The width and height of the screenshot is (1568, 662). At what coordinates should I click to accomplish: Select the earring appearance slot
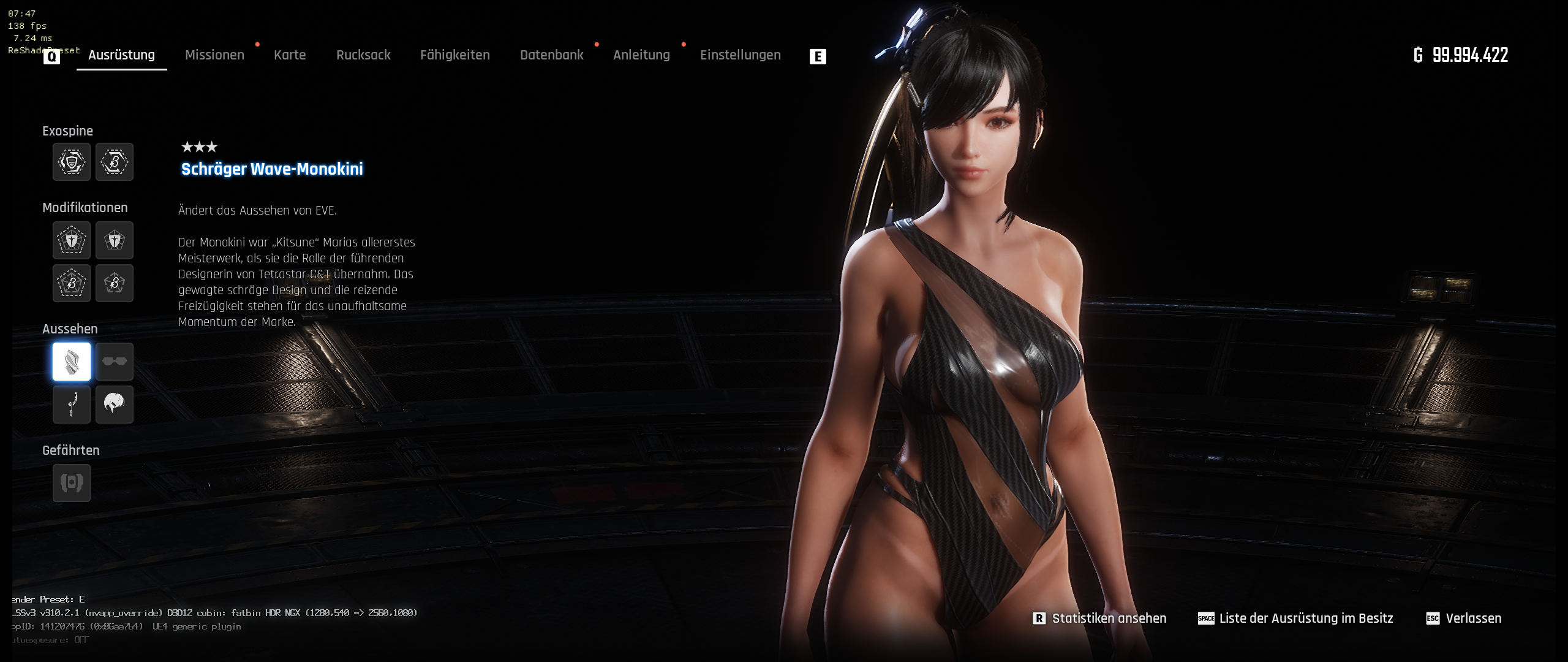(x=72, y=405)
